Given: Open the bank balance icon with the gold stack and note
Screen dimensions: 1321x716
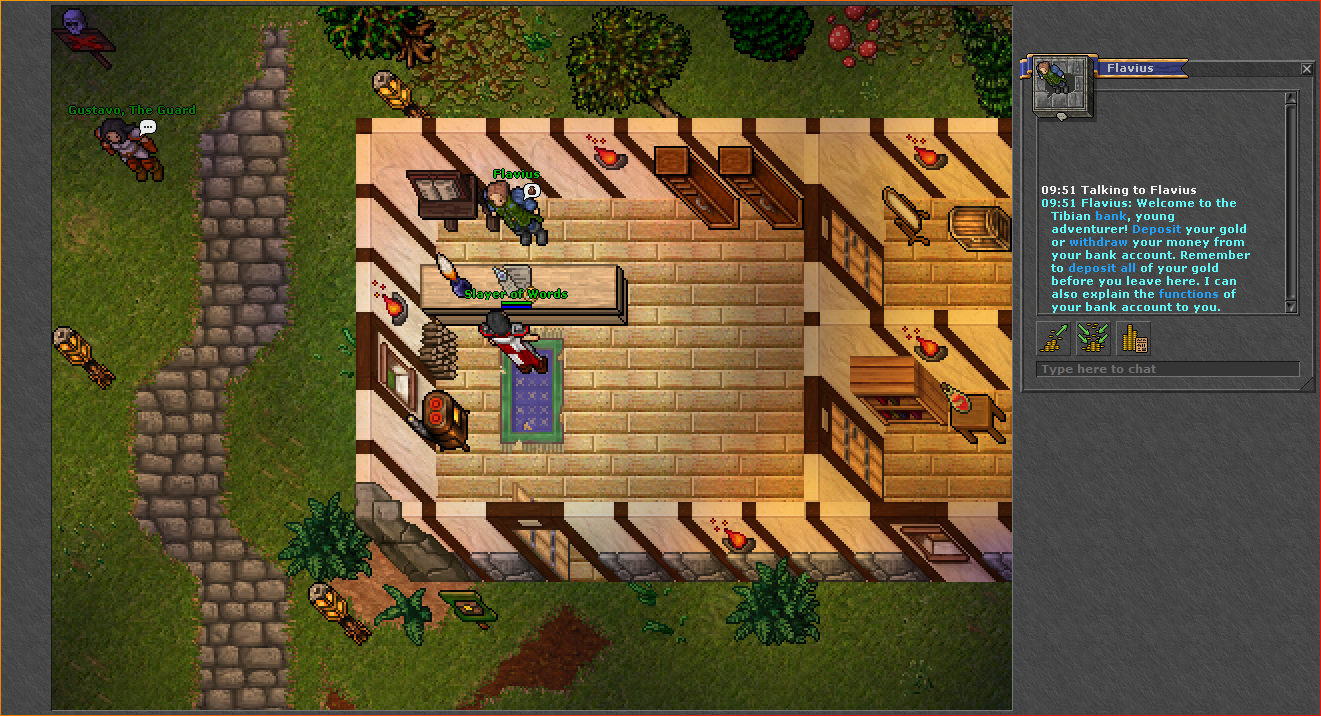Looking at the screenshot, I should click(x=1133, y=338).
